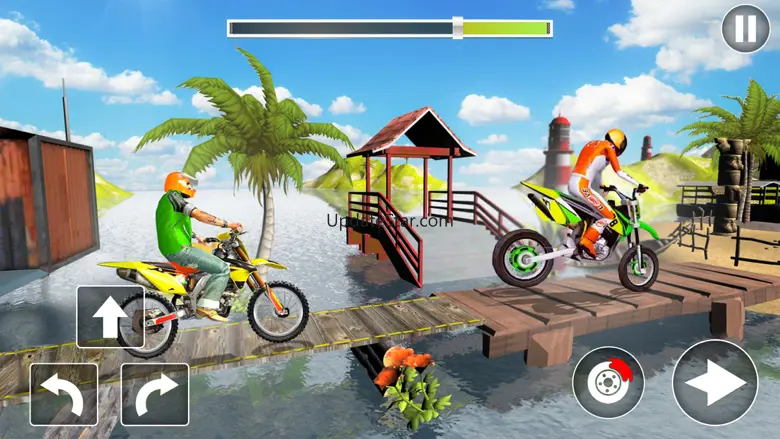Tilt the bike forward with the right curved arrow
780x439 pixels.
pyautogui.click(x=155, y=394)
